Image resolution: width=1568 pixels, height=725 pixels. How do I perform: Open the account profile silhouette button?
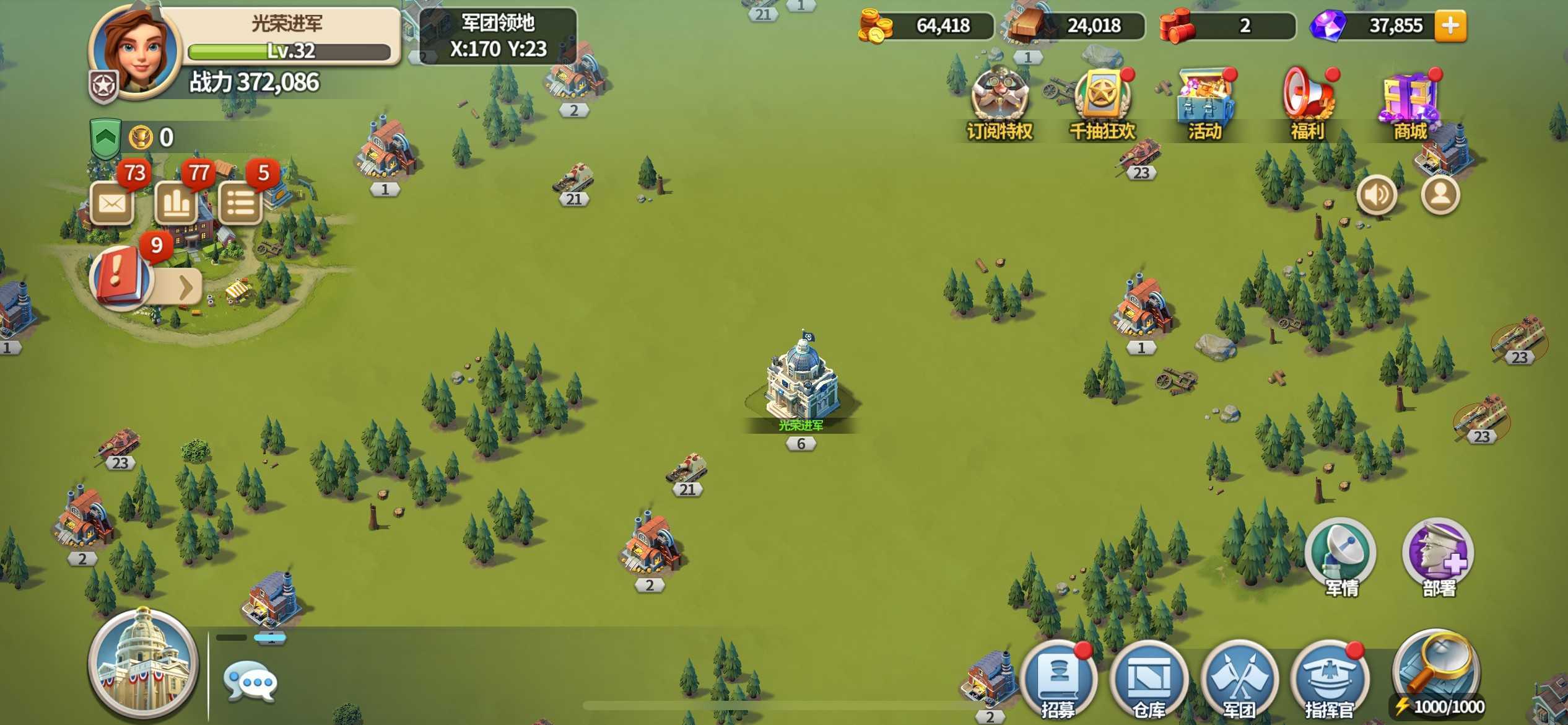1440,195
